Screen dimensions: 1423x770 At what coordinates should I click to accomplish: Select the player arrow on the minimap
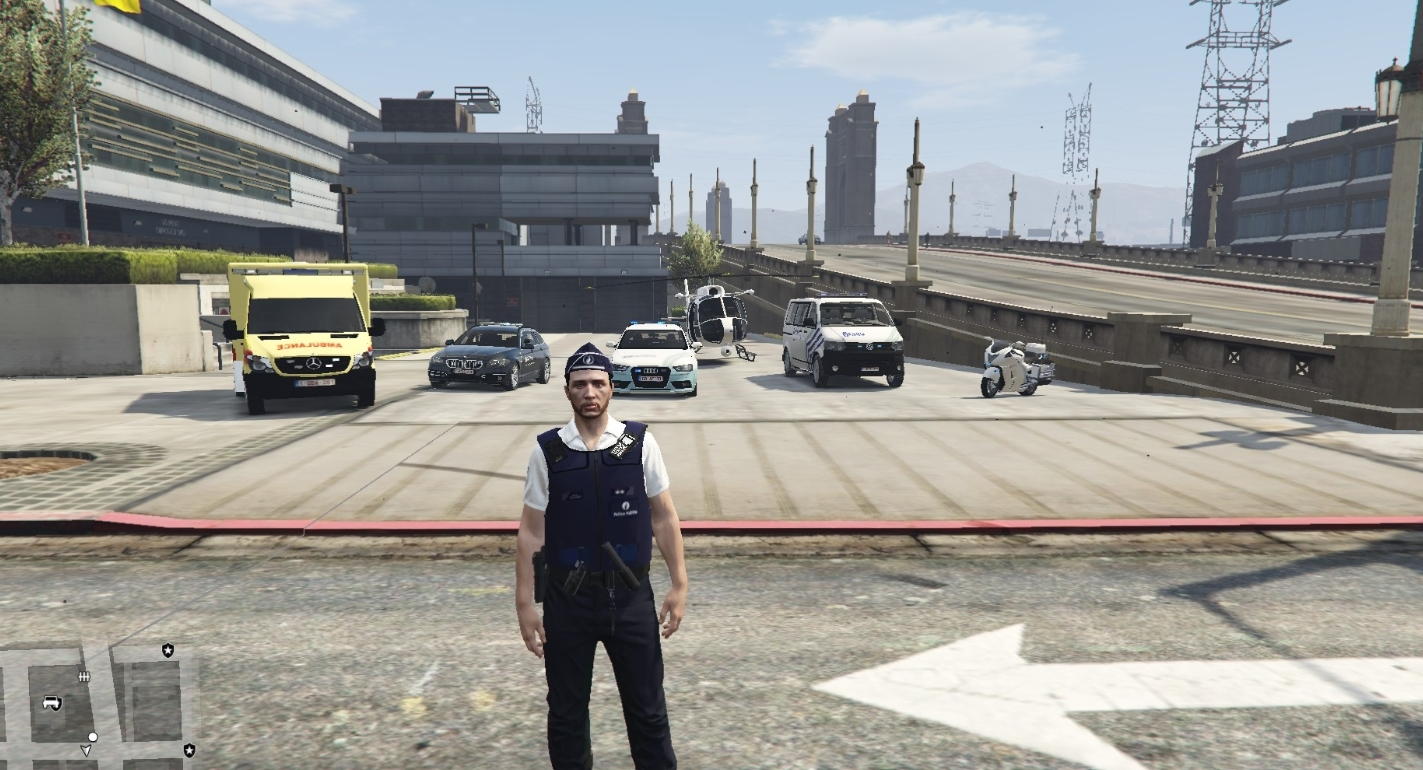click(86, 750)
